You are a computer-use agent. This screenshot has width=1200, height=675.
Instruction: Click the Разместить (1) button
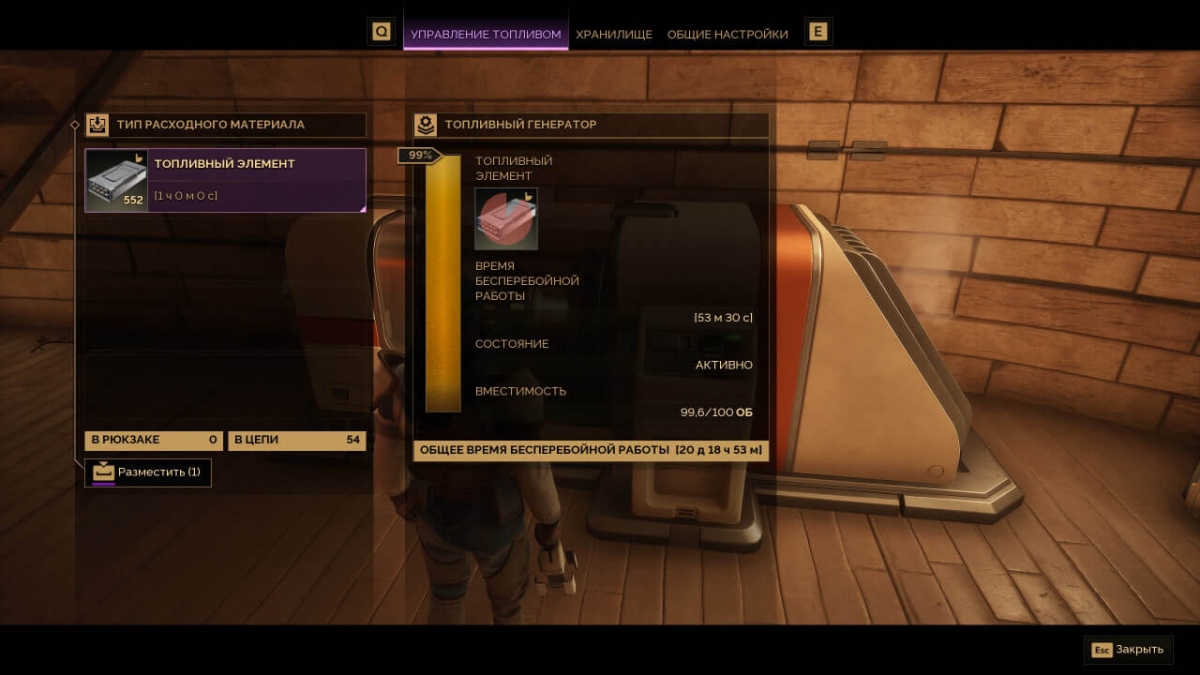tap(148, 472)
